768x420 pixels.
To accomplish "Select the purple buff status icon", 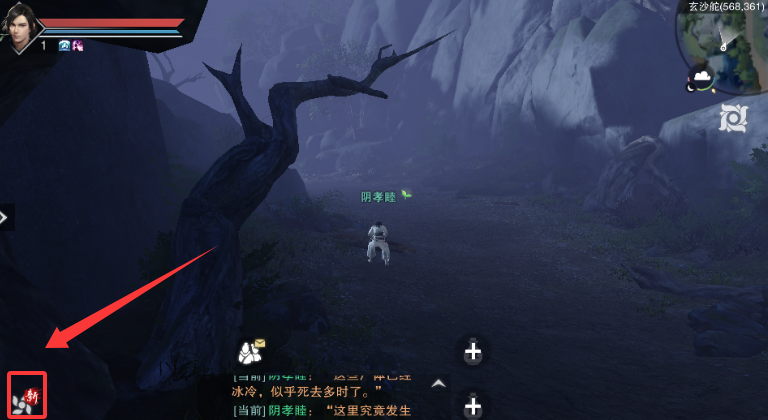I will (x=77, y=45).
